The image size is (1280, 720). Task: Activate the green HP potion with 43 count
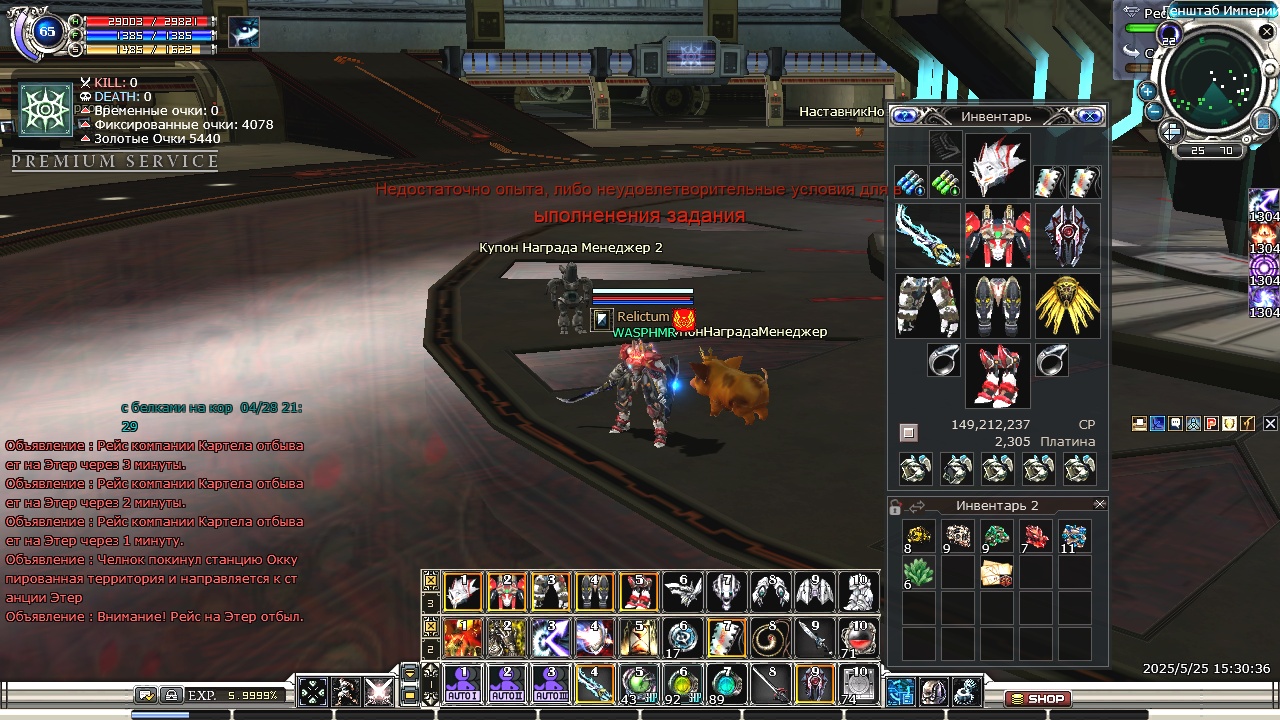pyautogui.click(x=638, y=684)
